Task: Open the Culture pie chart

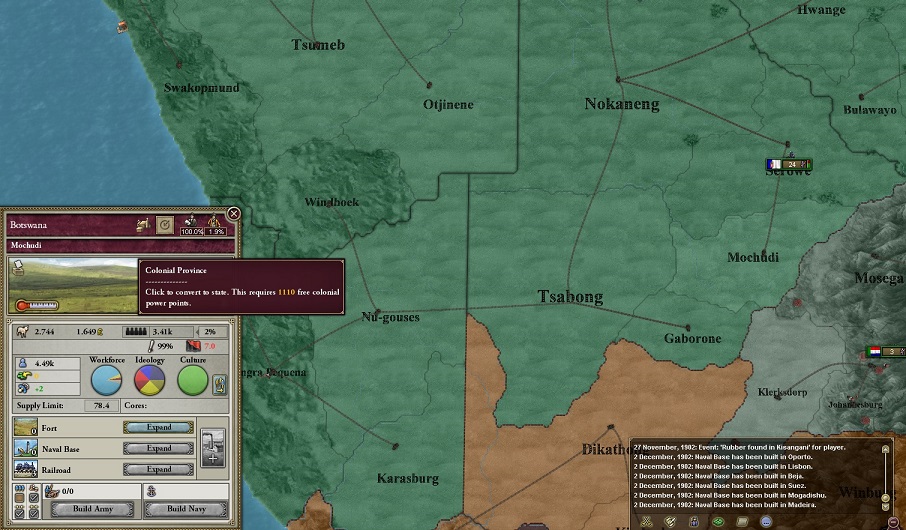Action: [193, 380]
